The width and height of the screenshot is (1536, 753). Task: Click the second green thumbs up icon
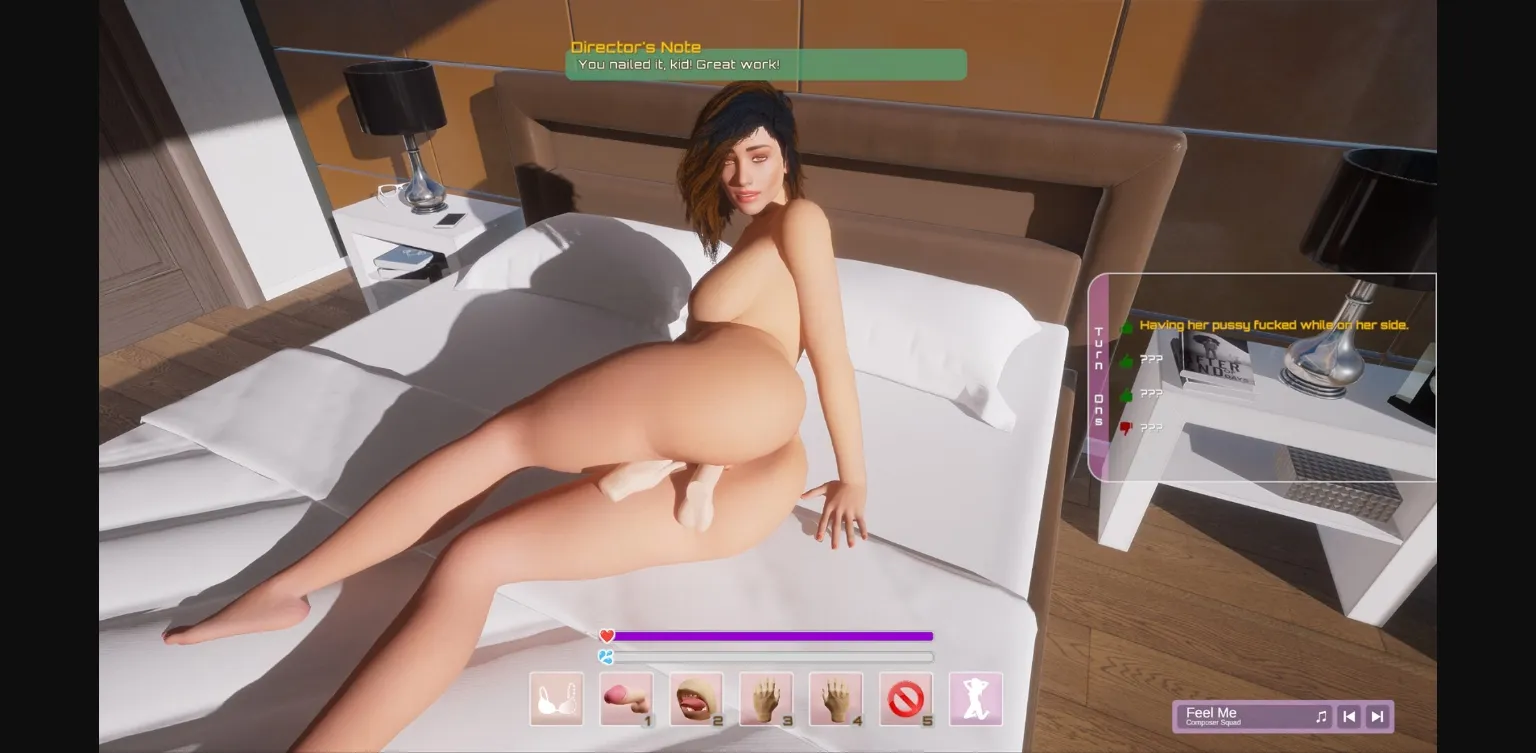(1125, 359)
